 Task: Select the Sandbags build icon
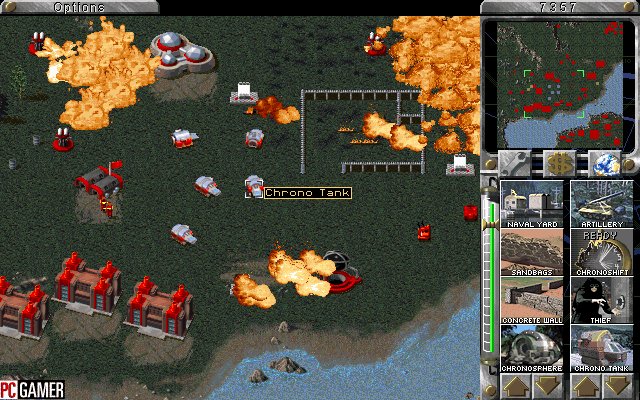coord(532,254)
